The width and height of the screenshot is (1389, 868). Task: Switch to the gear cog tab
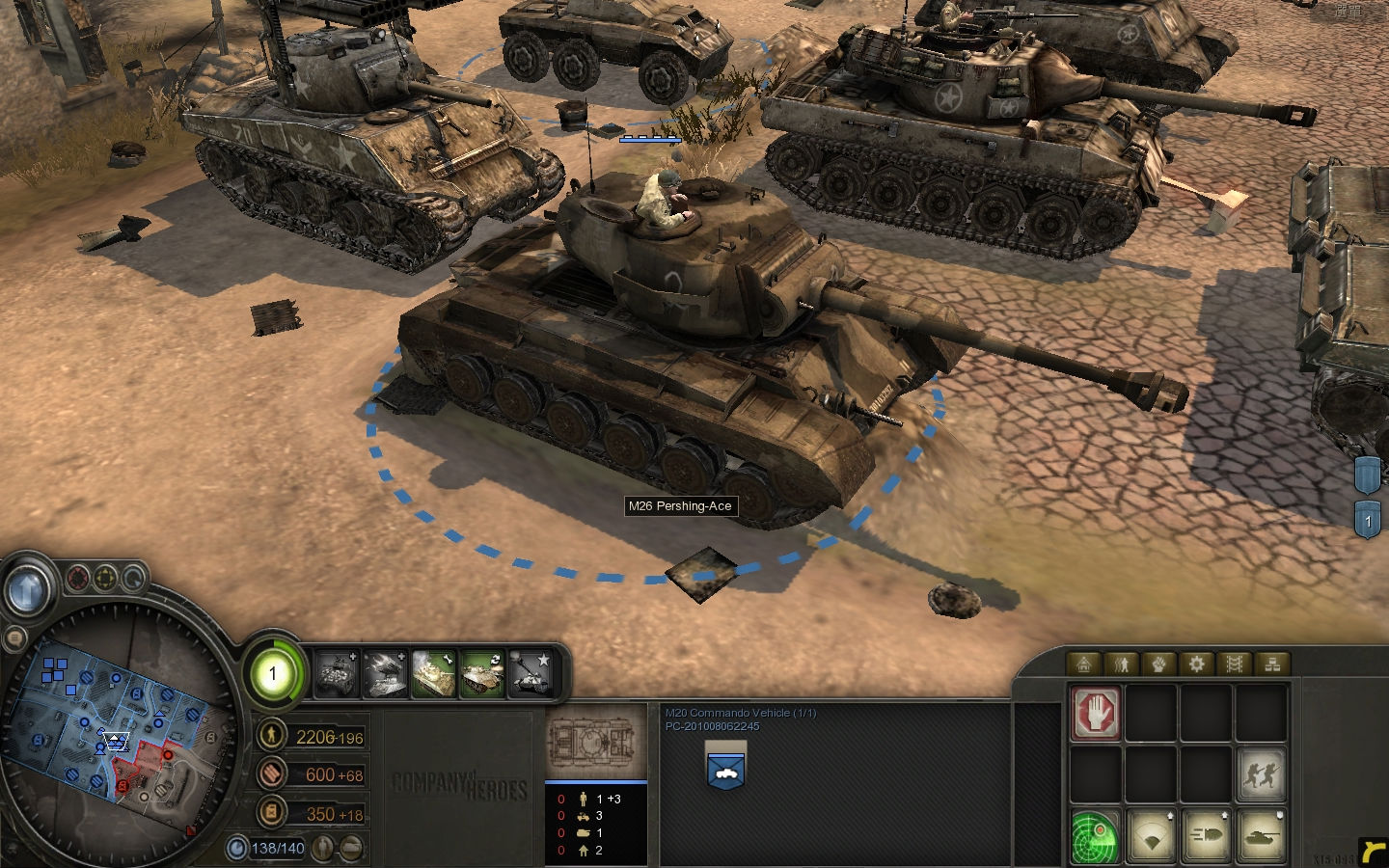click(x=1197, y=664)
